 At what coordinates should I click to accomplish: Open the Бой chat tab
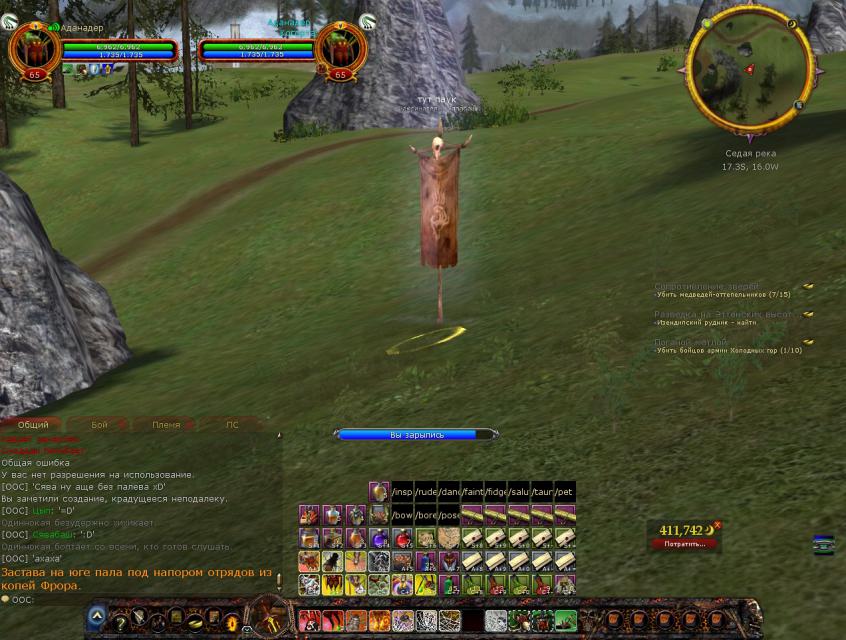[x=99, y=425]
